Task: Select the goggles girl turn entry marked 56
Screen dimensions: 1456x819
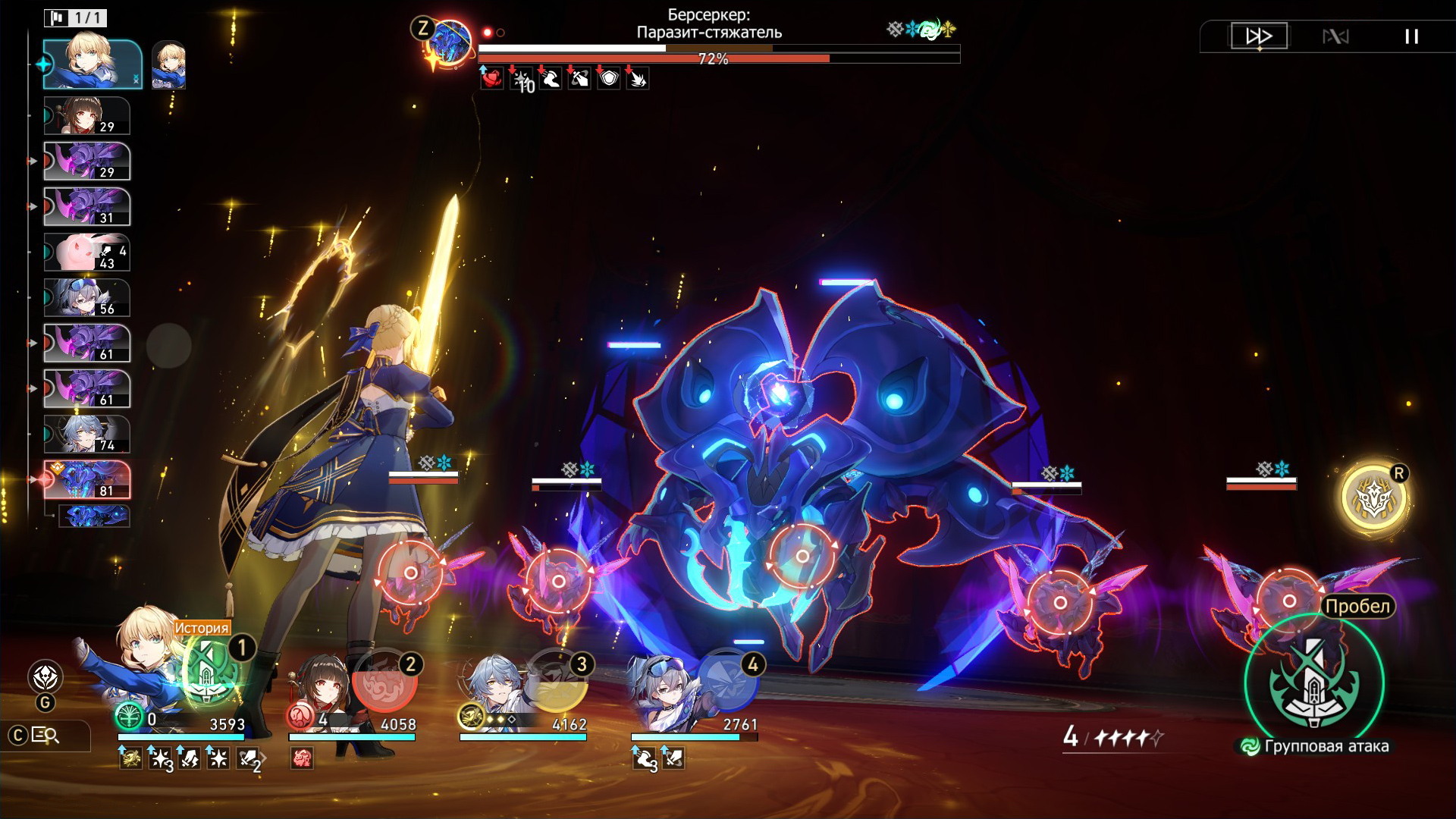Action: point(86,298)
